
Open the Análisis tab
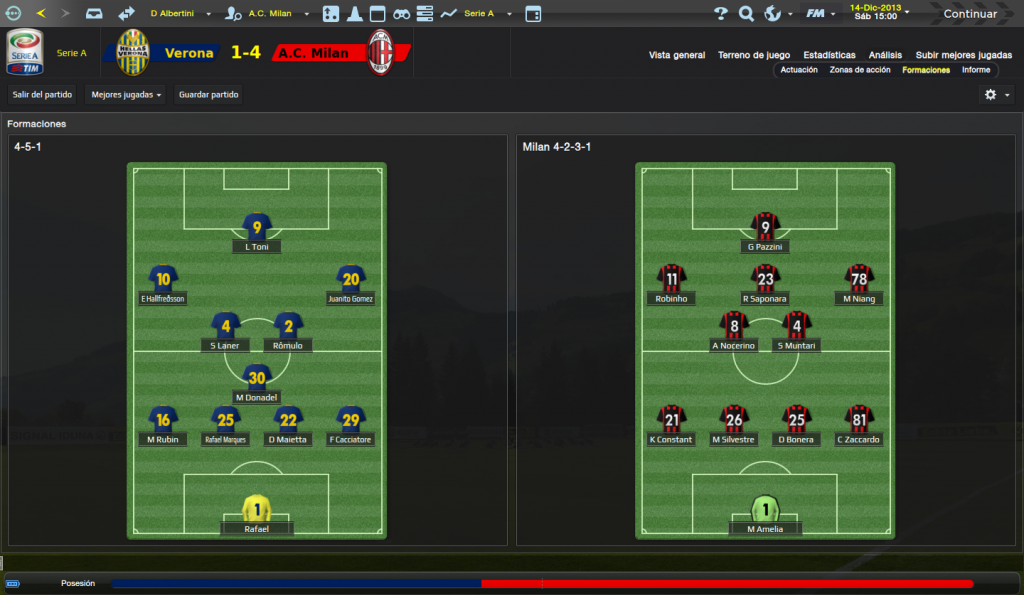pyautogui.click(x=885, y=55)
